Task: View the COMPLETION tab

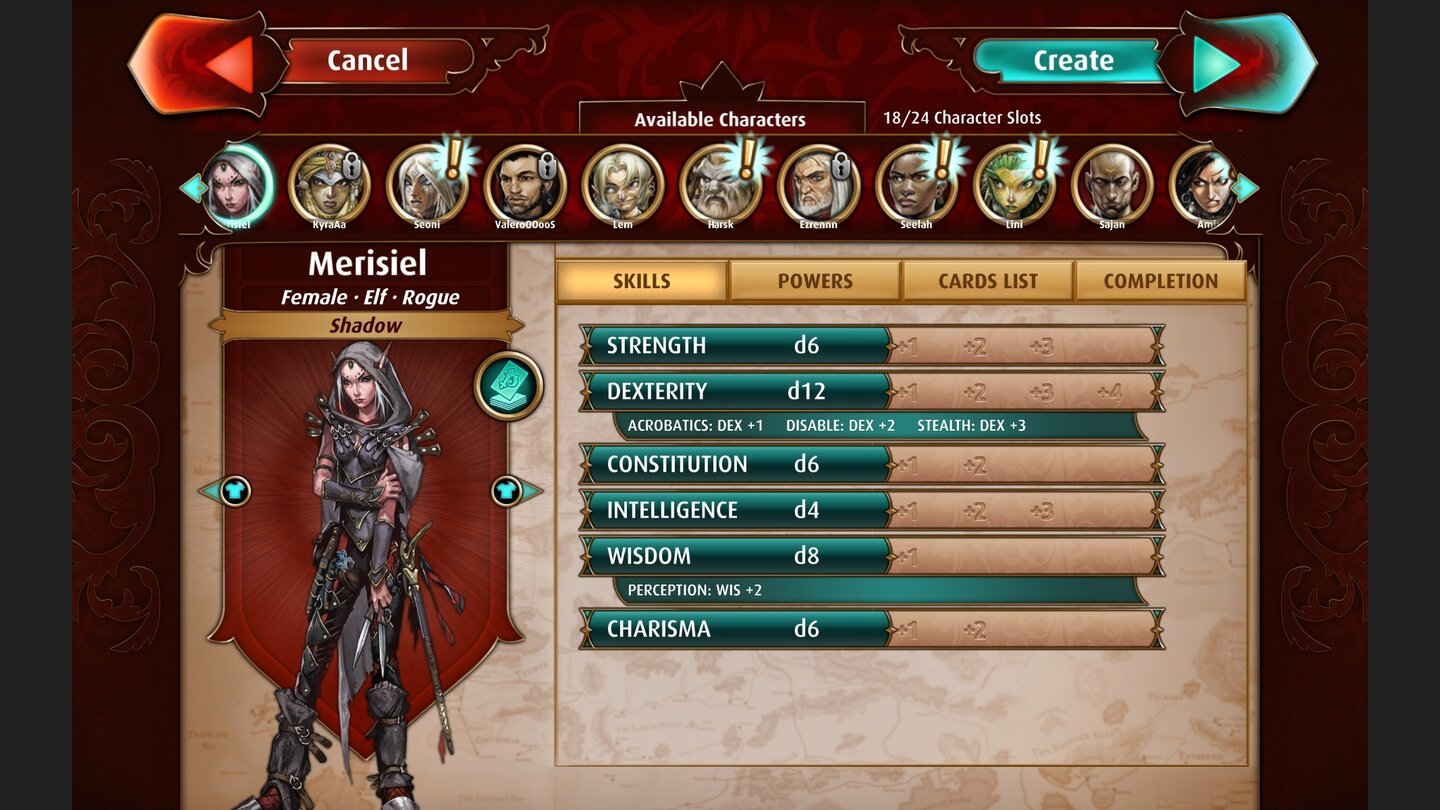Action: point(1161,281)
